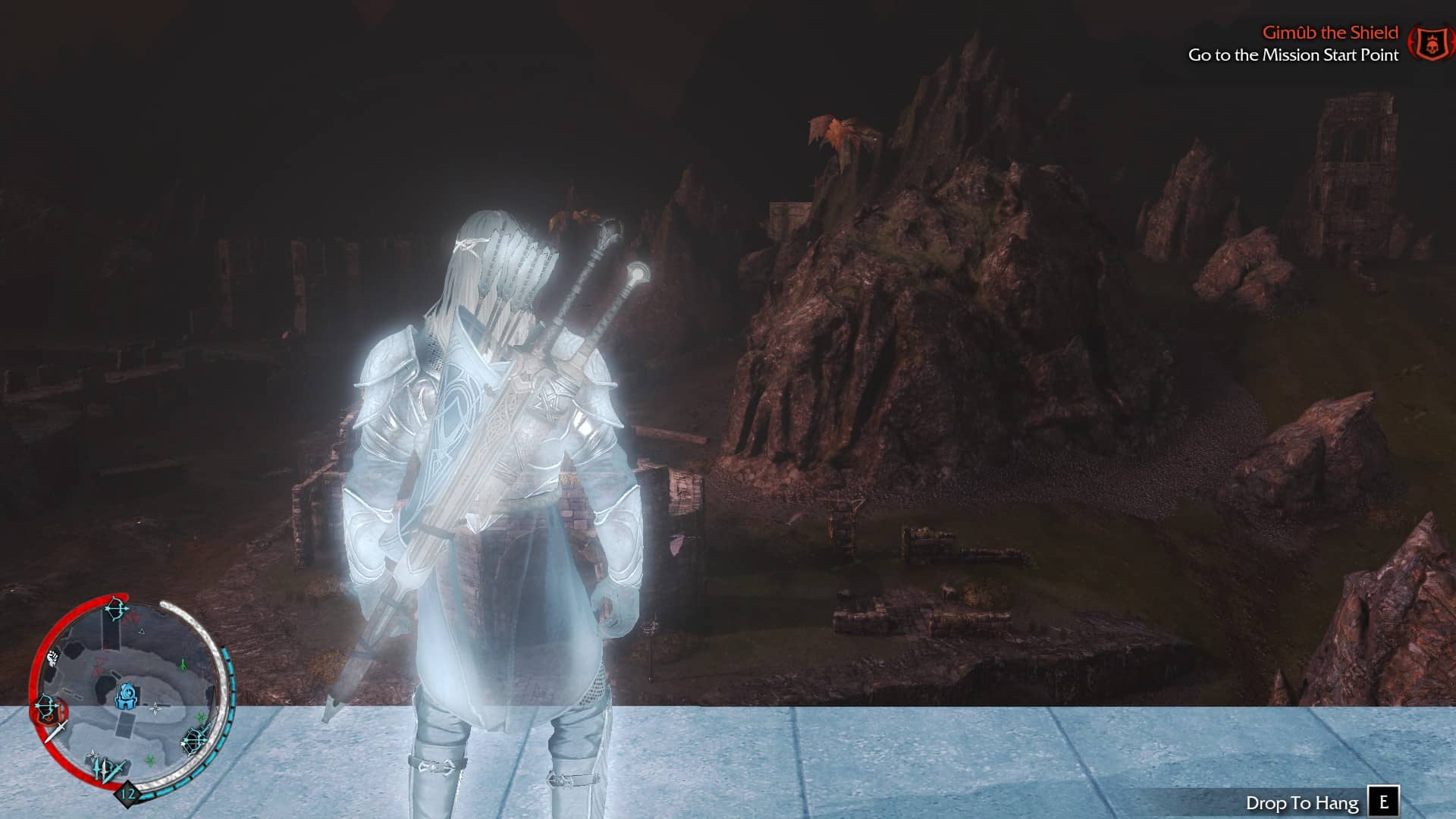1456x819 pixels.
Task: Select the green plant marker on minimap
Action: (x=182, y=665)
